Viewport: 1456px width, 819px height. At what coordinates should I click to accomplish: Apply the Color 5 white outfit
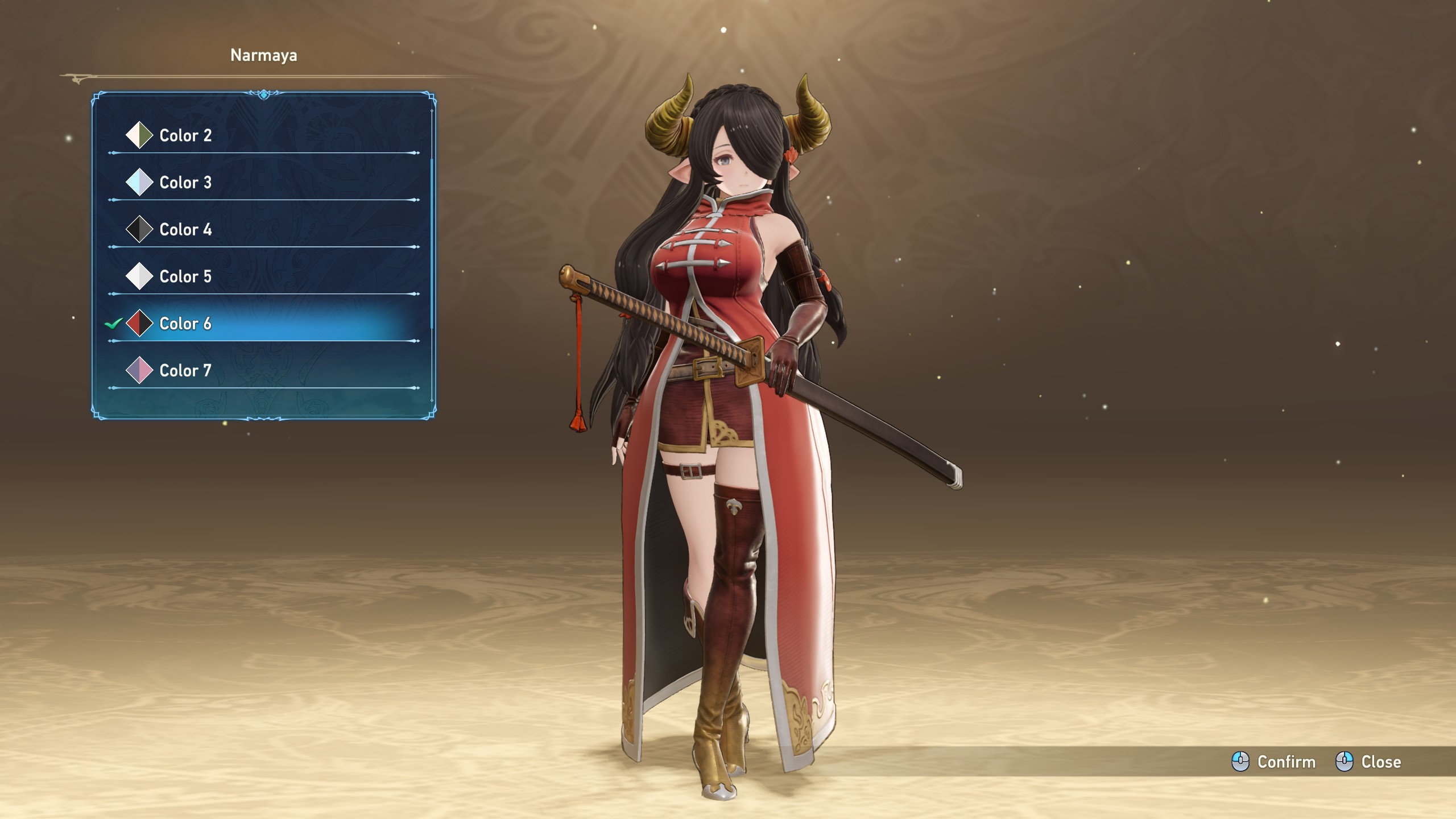[185, 276]
